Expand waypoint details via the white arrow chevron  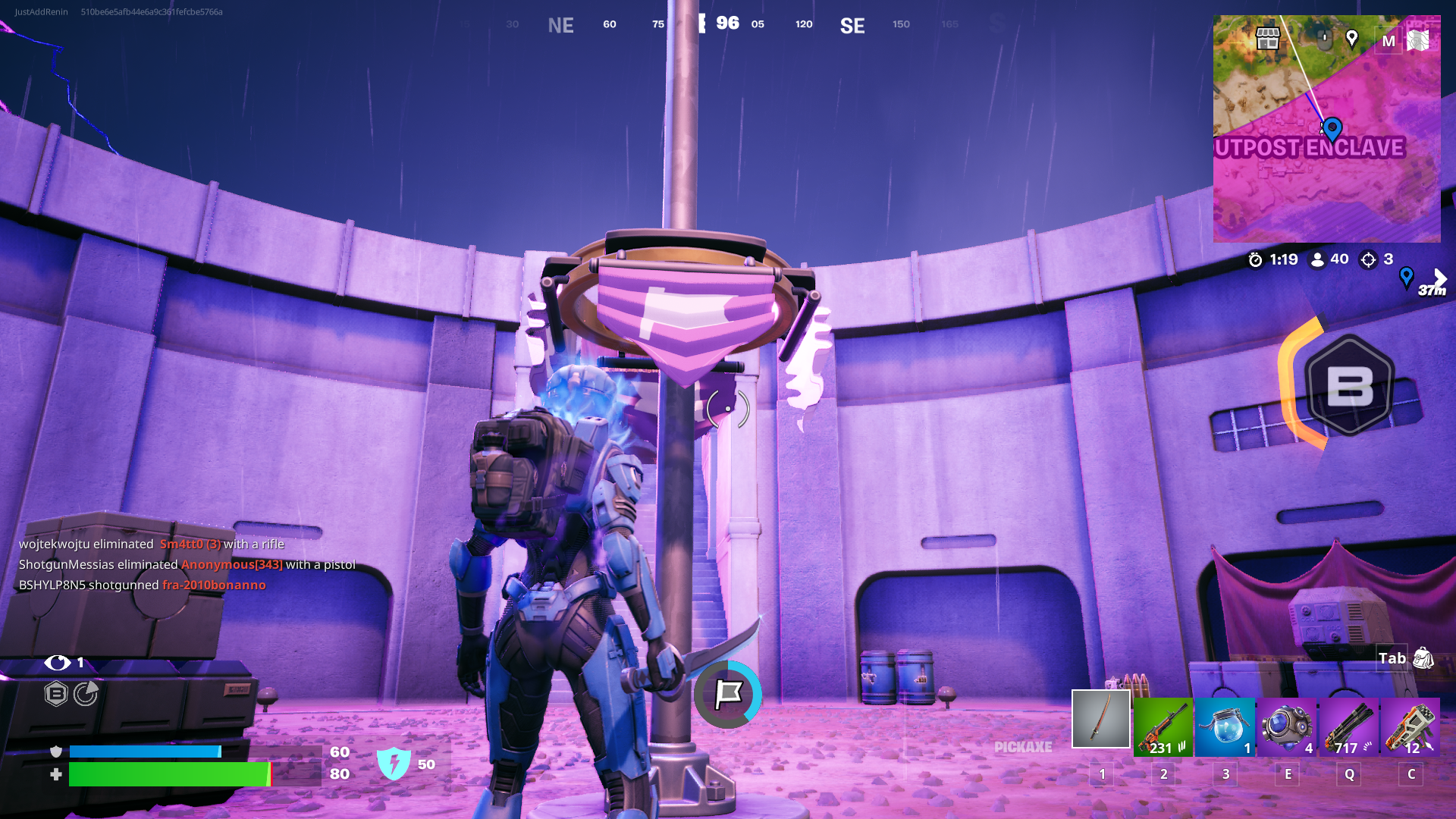pos(1438,277)
